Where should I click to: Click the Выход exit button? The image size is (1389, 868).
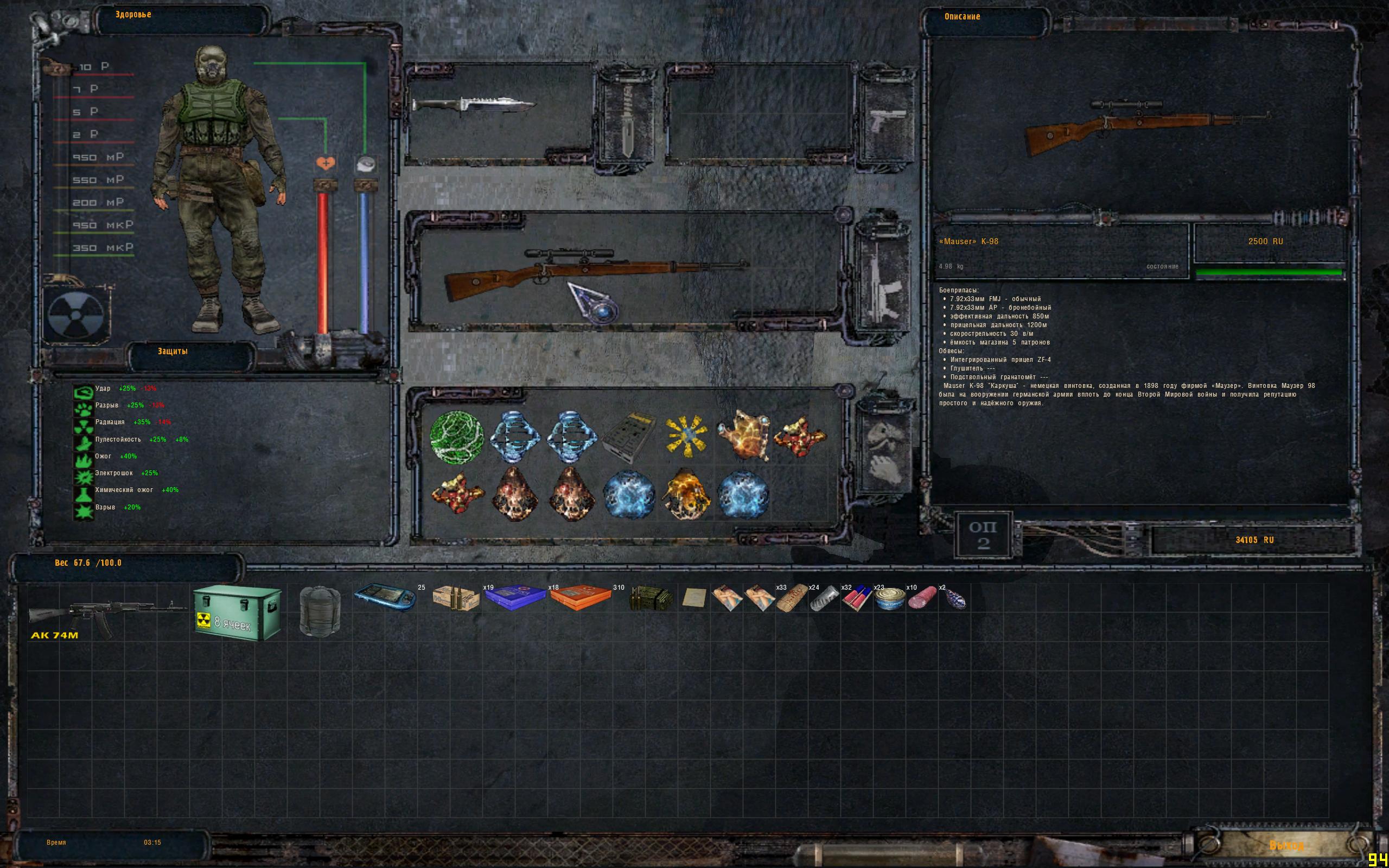tap(1286, 845)
